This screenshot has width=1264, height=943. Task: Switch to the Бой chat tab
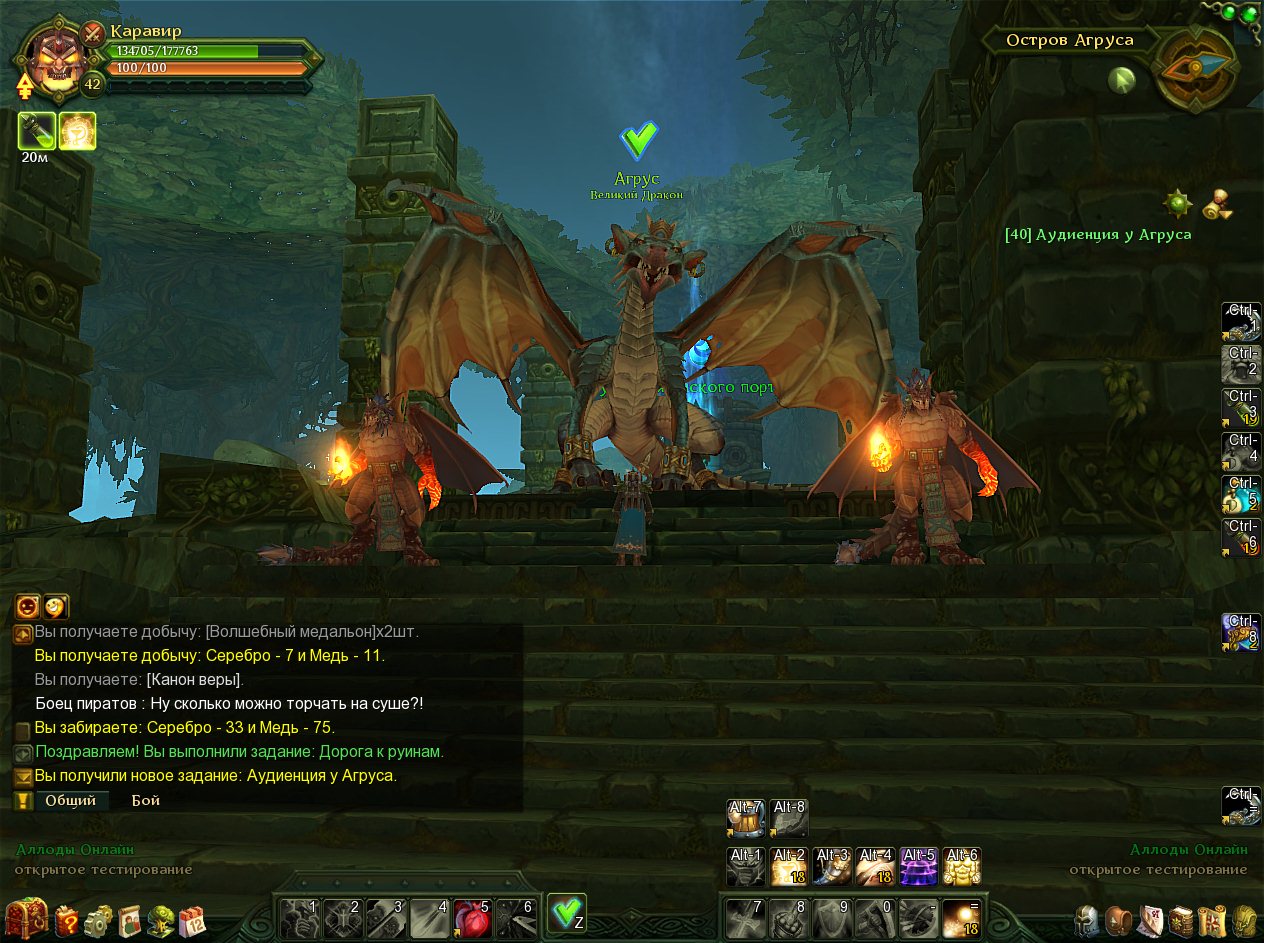pyautogui.click(x=146, y=800)
